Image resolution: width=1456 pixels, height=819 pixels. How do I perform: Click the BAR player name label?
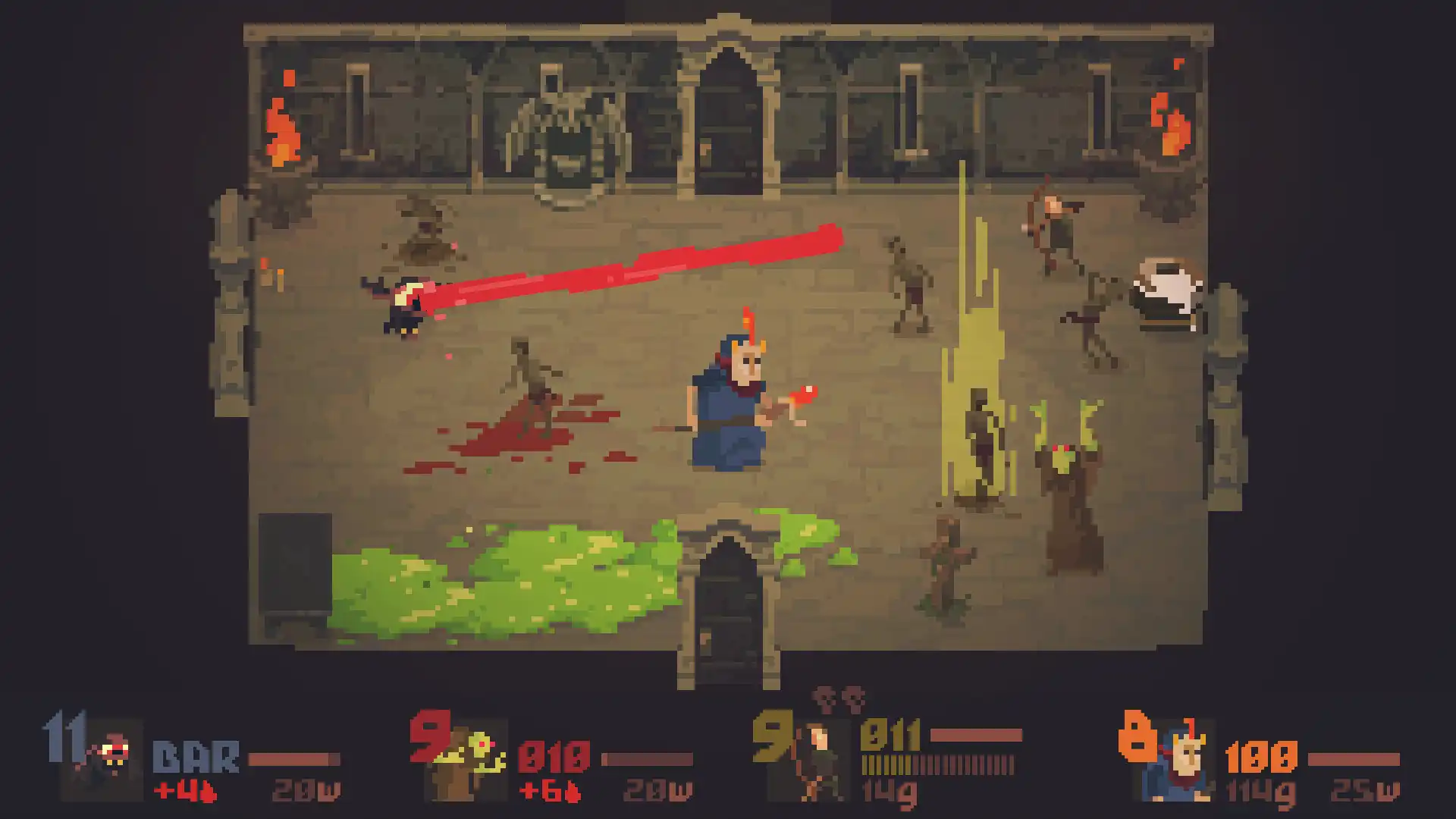tap(193, 755)
